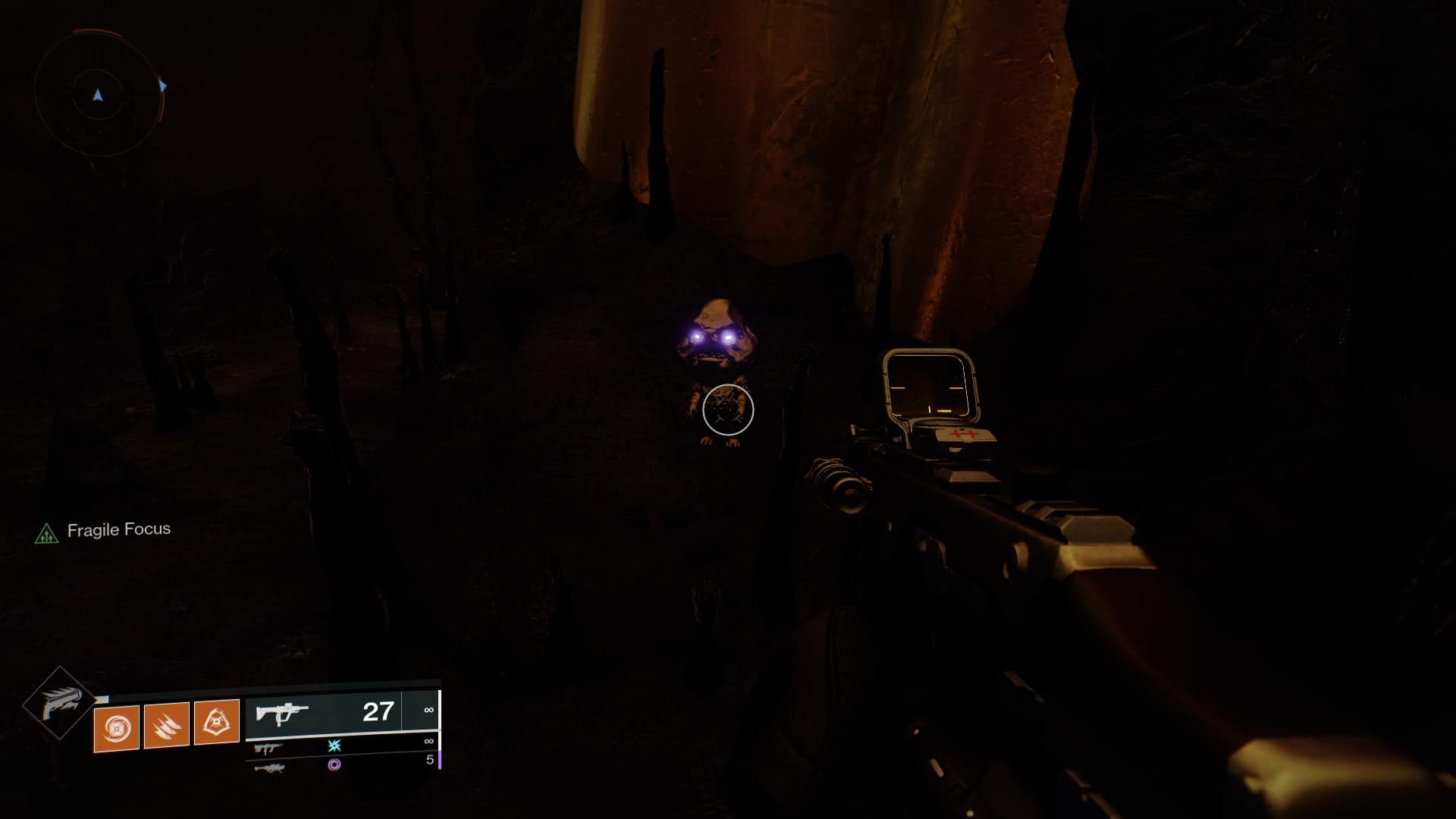Select the infinity reserve ammo indicator
Viewport: 1456px width, 819px height.
coord(428,711)
